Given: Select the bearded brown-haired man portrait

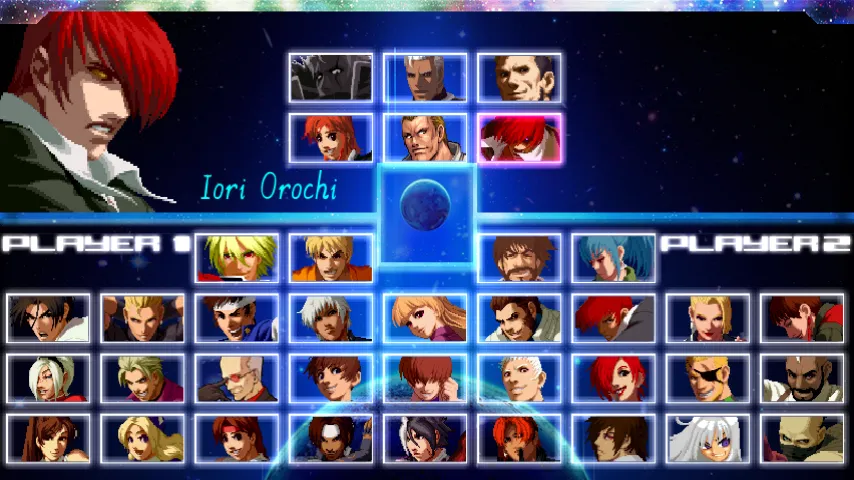Looking at the screenshot, I should pos(519,258).
